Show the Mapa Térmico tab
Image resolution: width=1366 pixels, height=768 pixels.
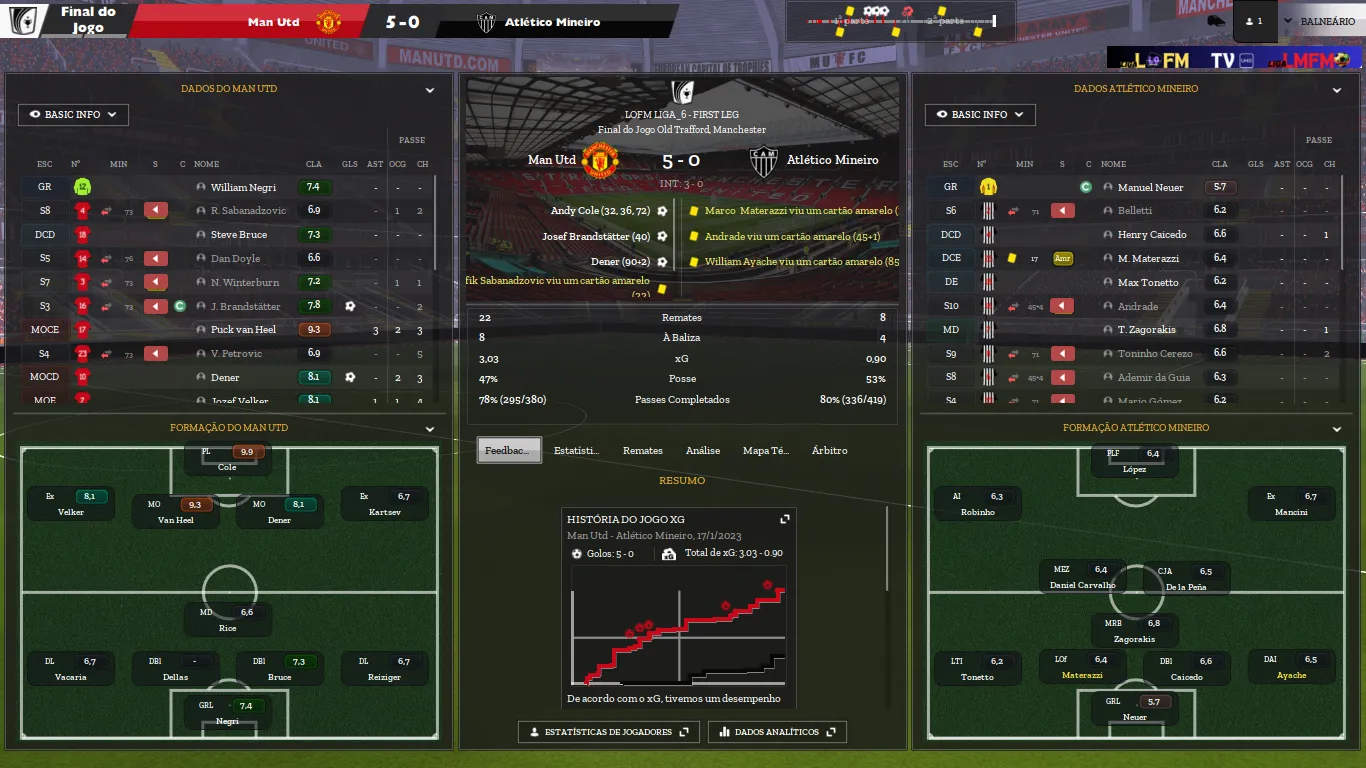click(765, 451)
